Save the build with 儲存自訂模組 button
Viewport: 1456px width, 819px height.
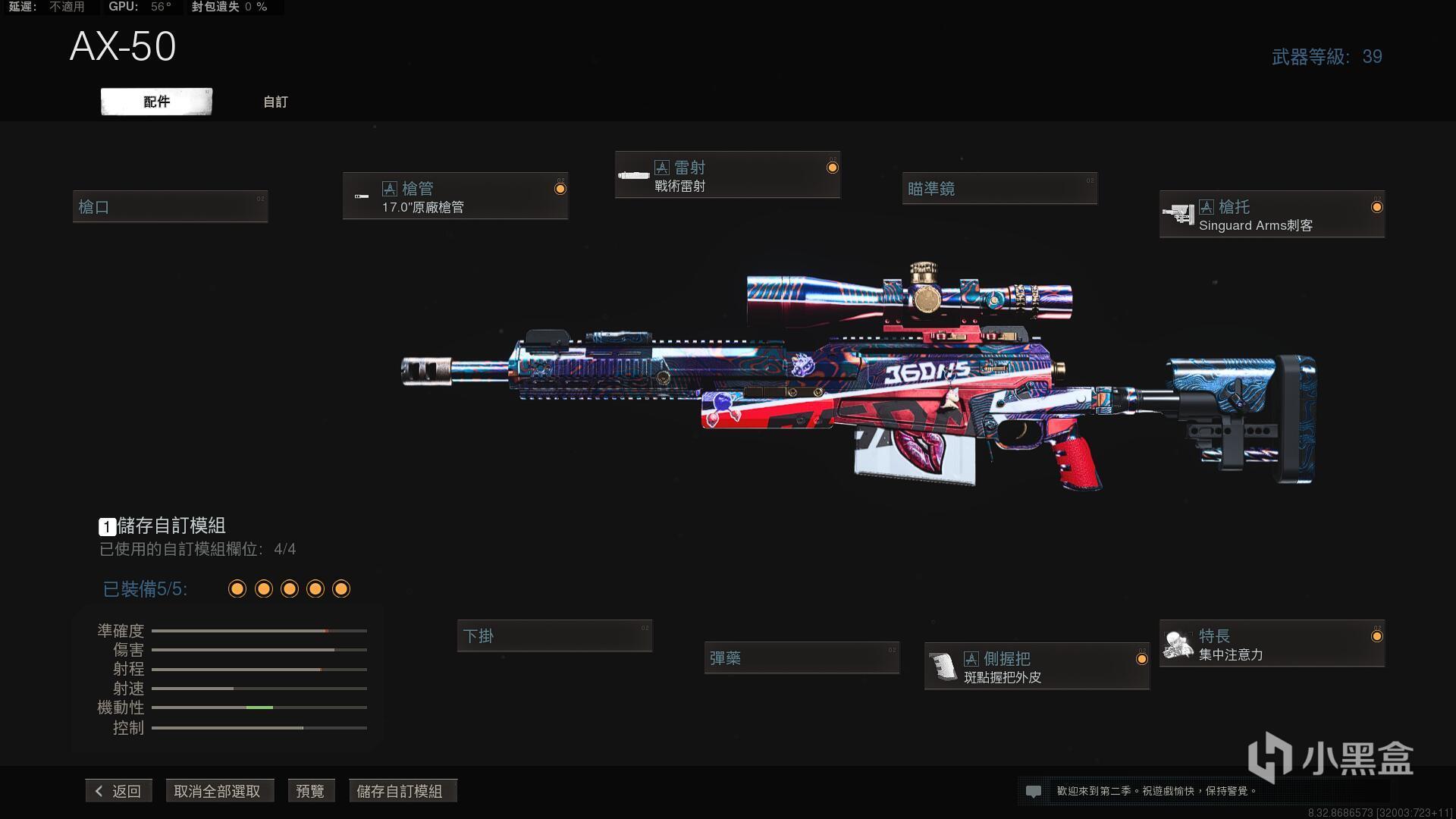point(400,791)
